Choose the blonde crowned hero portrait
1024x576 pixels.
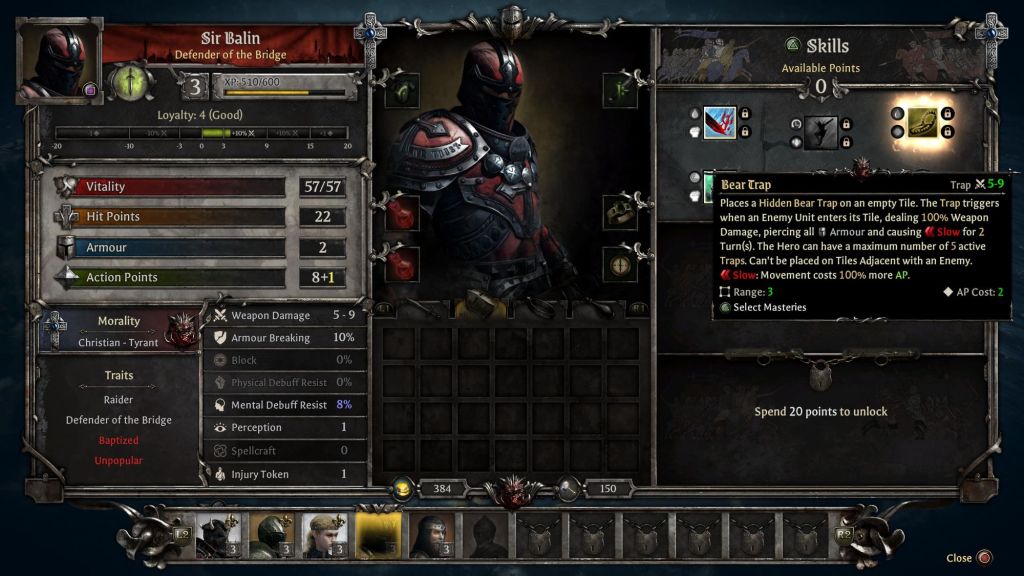coord(325,535)
